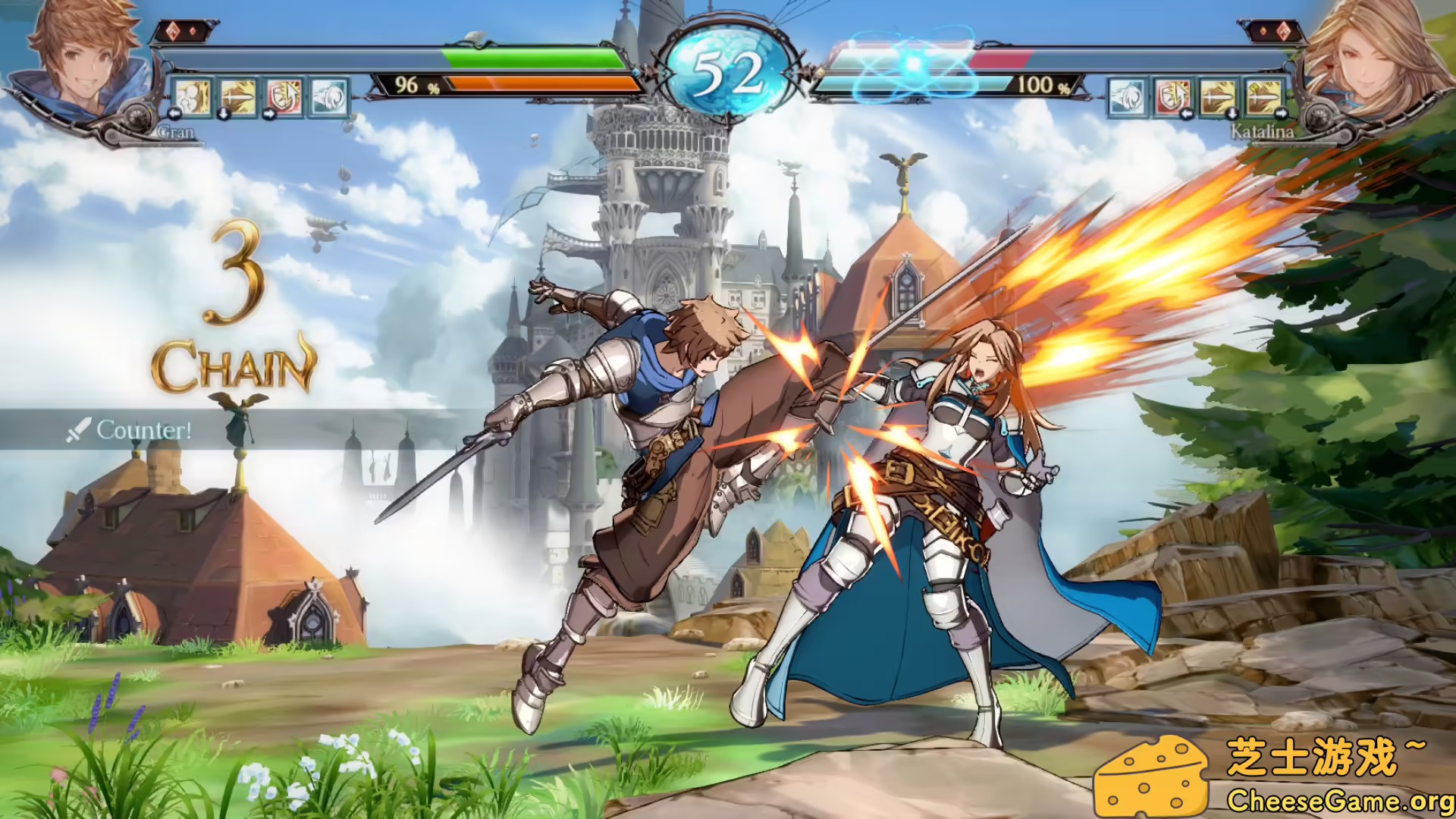Click the down arrow below Katalina's third skill

[1232, 115]
